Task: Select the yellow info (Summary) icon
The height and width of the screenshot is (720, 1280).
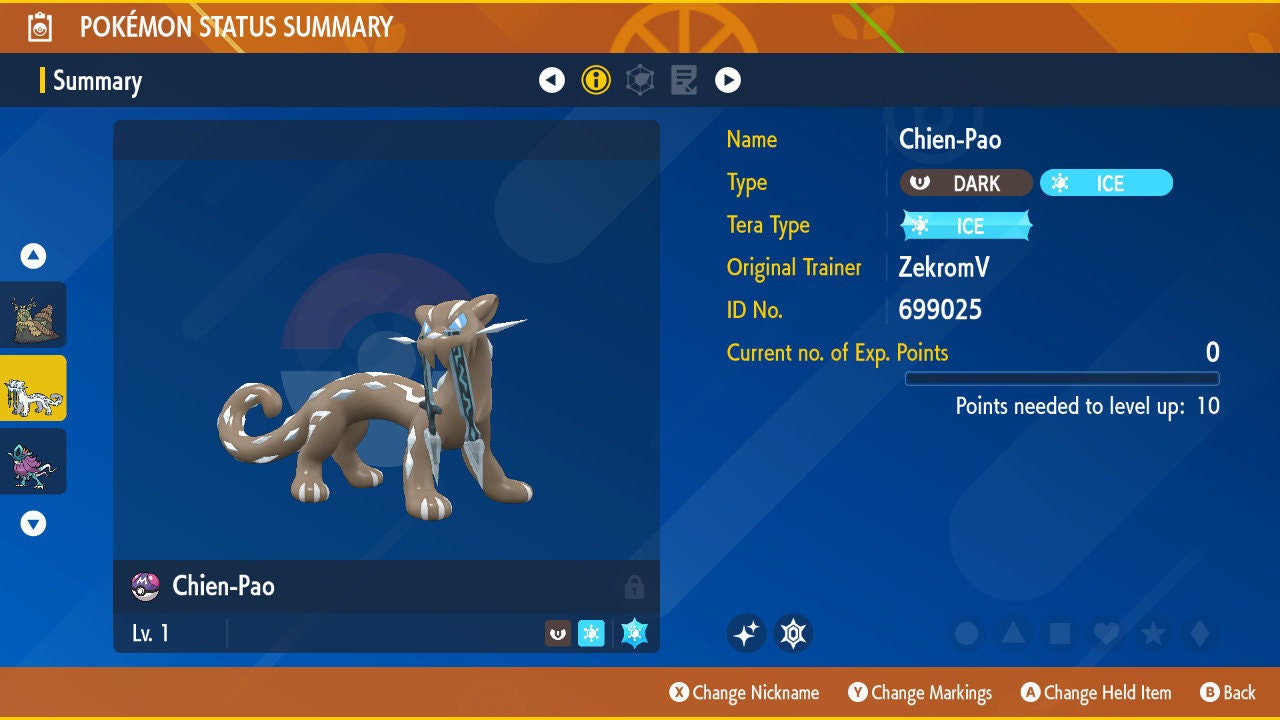Action: 597,79
